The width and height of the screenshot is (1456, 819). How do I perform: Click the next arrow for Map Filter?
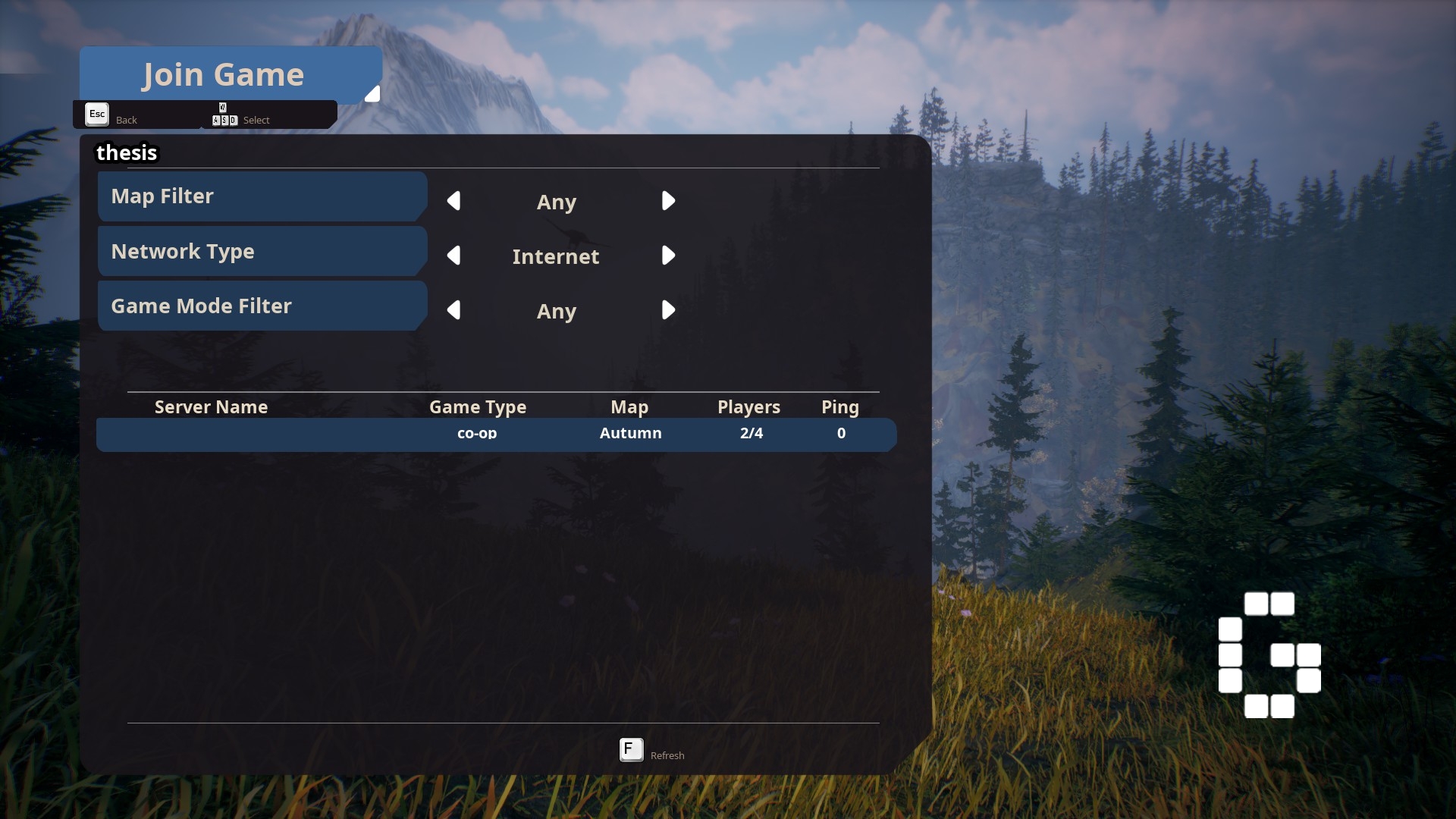(668, 201)
